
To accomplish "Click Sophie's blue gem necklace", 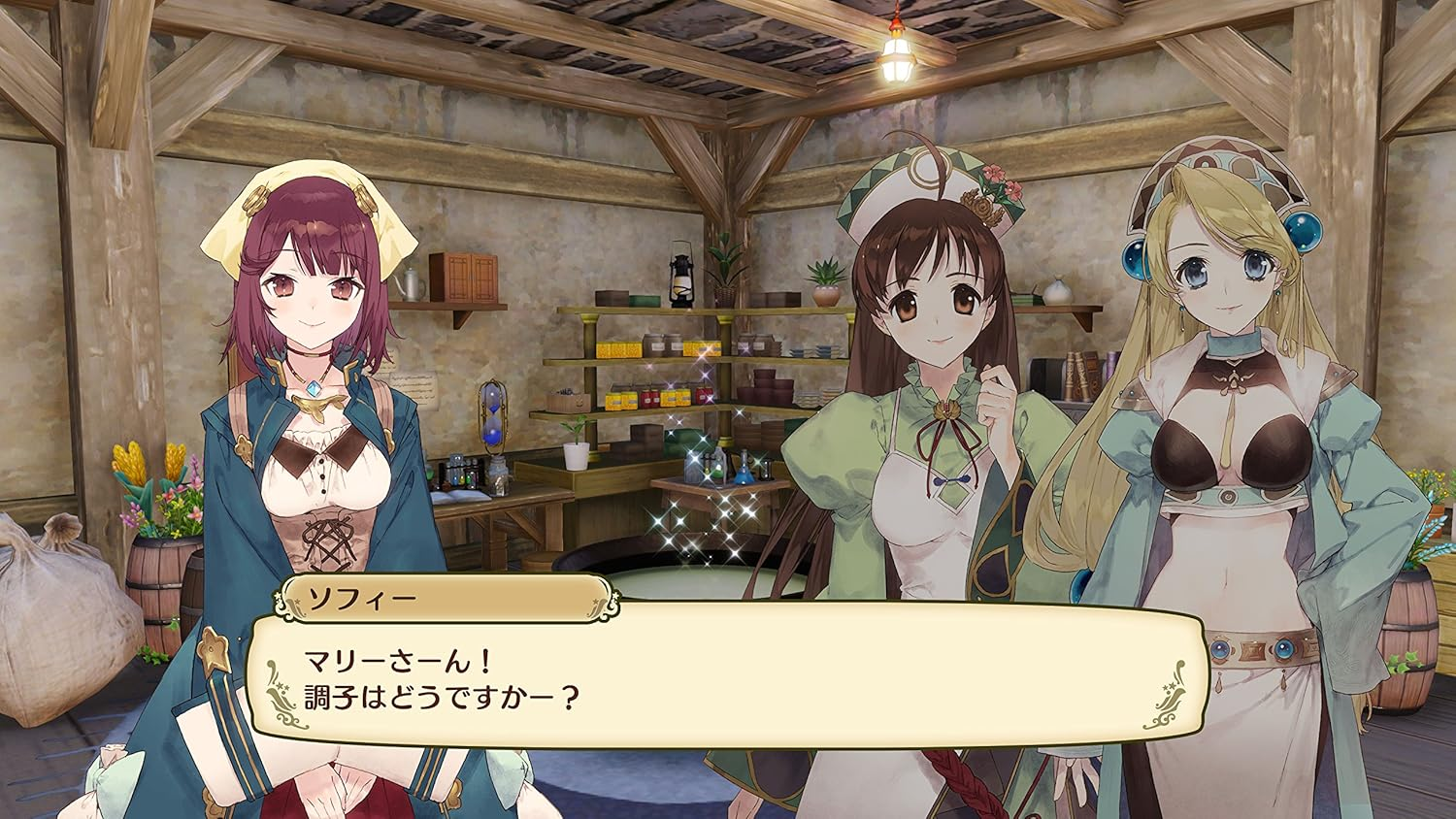I will tap(313, 386).
